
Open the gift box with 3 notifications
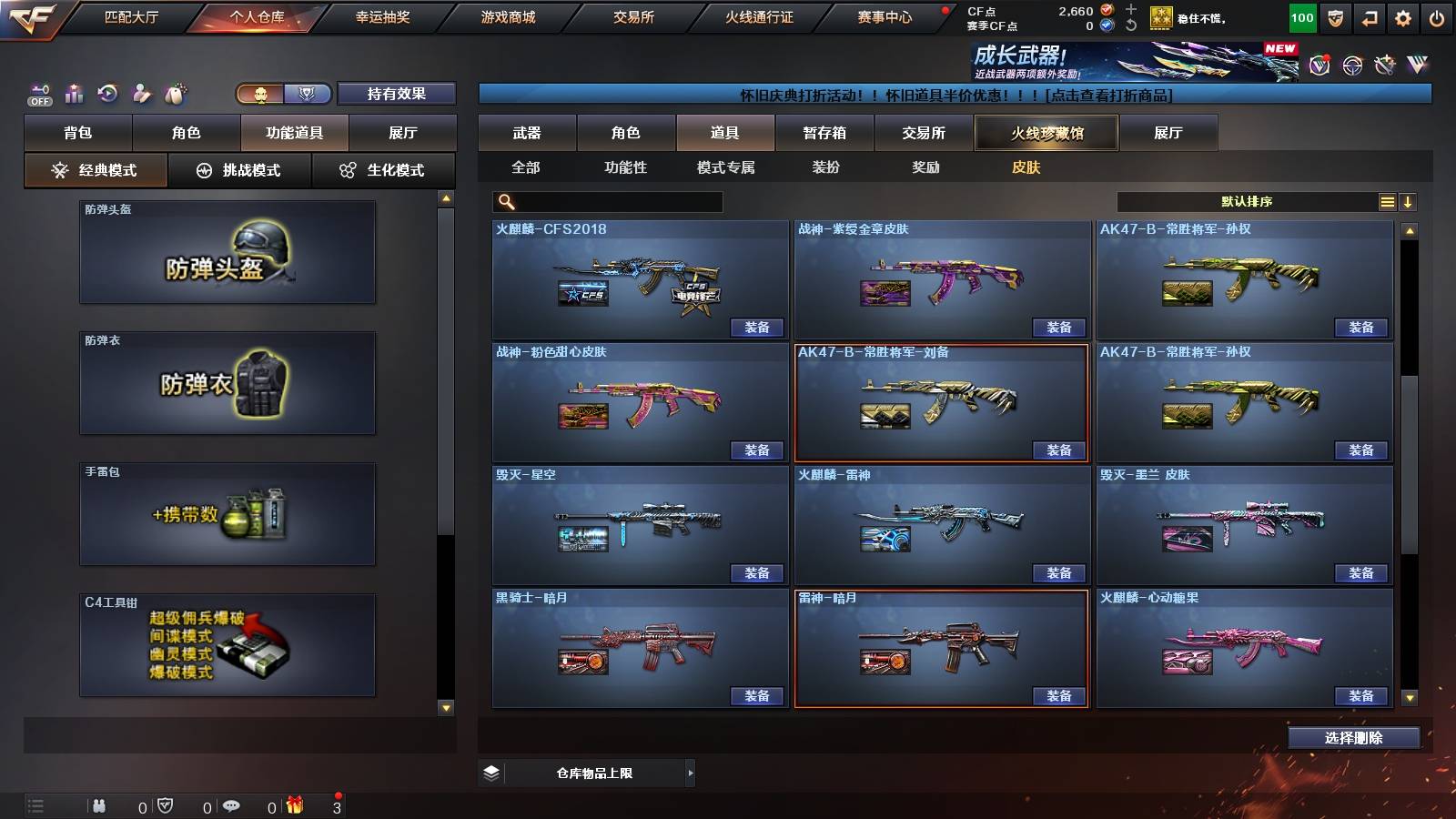pyautogui.click(x=293, y=805)
